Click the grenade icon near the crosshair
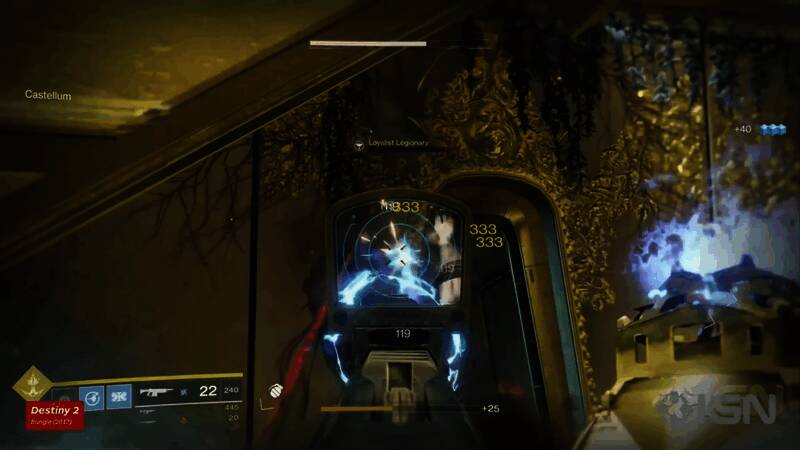 pos(274,391)
